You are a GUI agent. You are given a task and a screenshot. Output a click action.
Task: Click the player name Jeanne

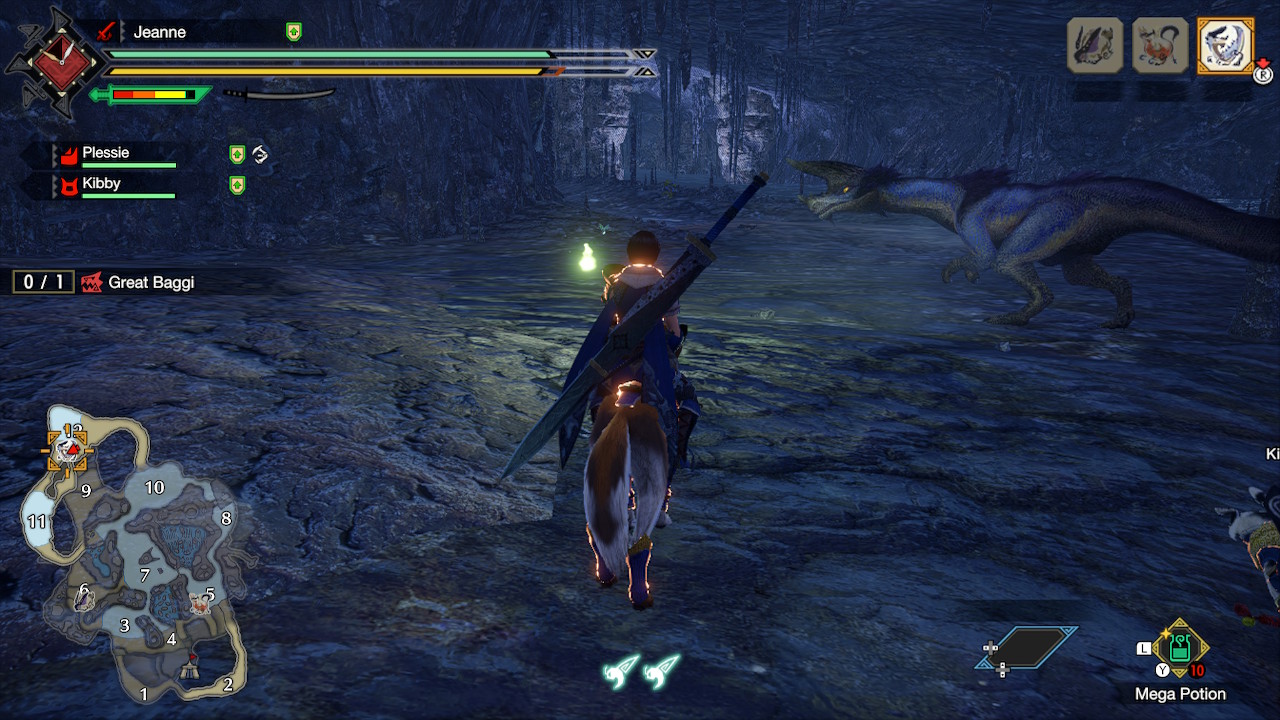tap(159, 32)
